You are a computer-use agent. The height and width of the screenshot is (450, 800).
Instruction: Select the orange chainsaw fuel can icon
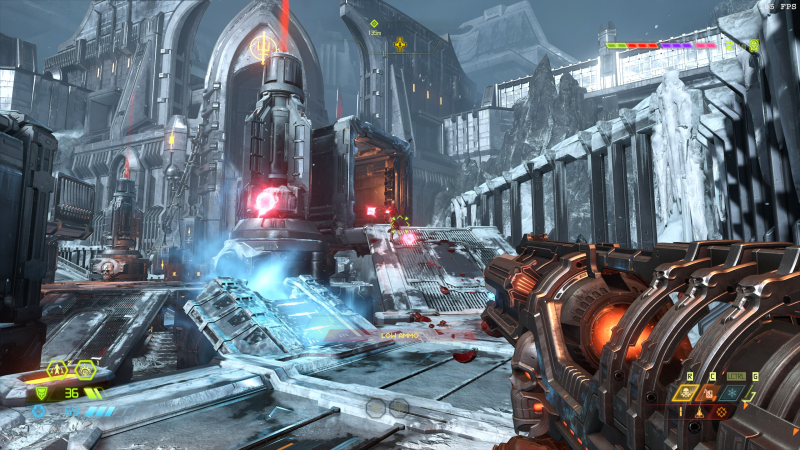pyautogui.click(x=708, y=393)
